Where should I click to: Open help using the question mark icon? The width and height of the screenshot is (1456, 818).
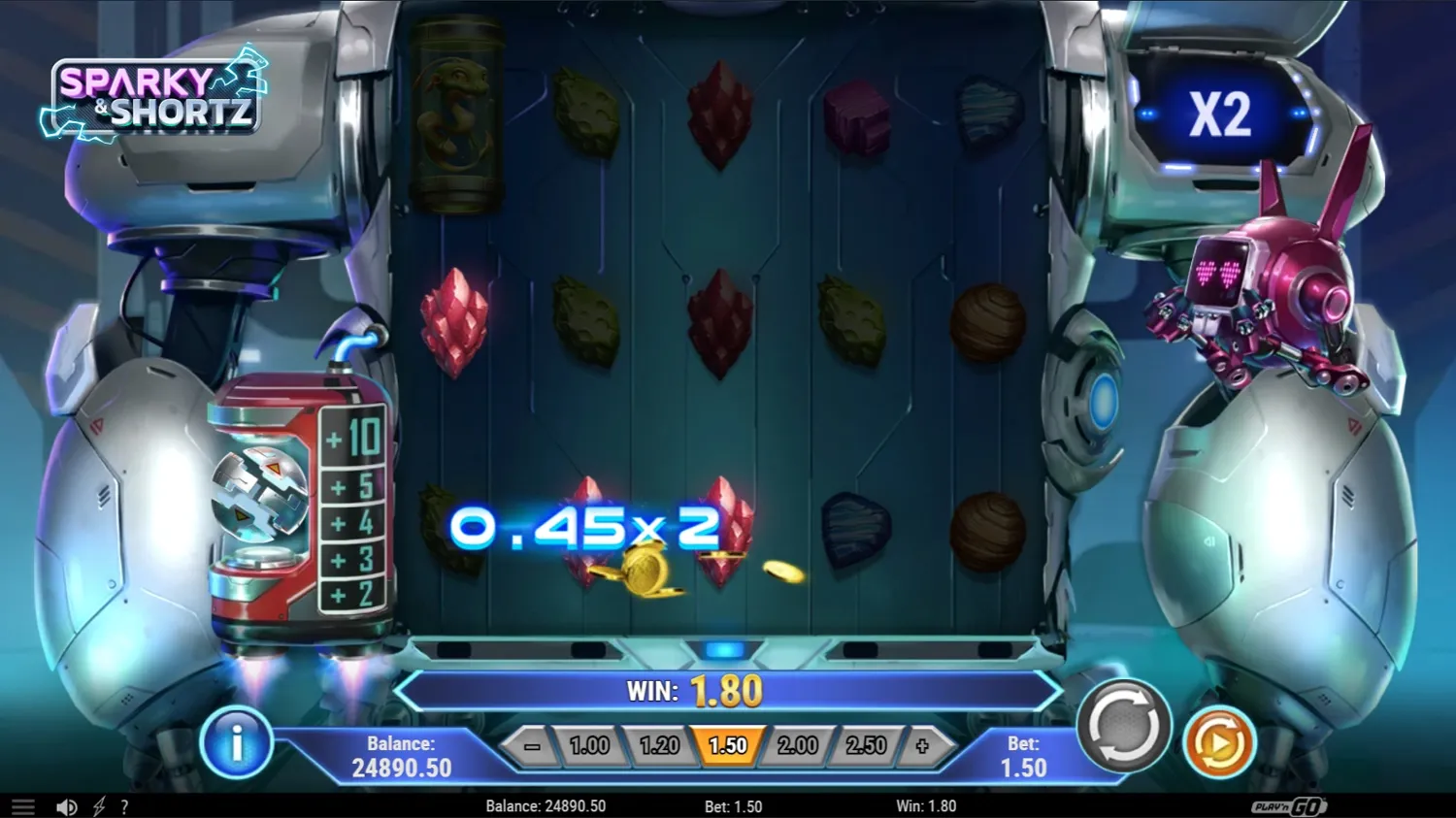tap(124, 806)
